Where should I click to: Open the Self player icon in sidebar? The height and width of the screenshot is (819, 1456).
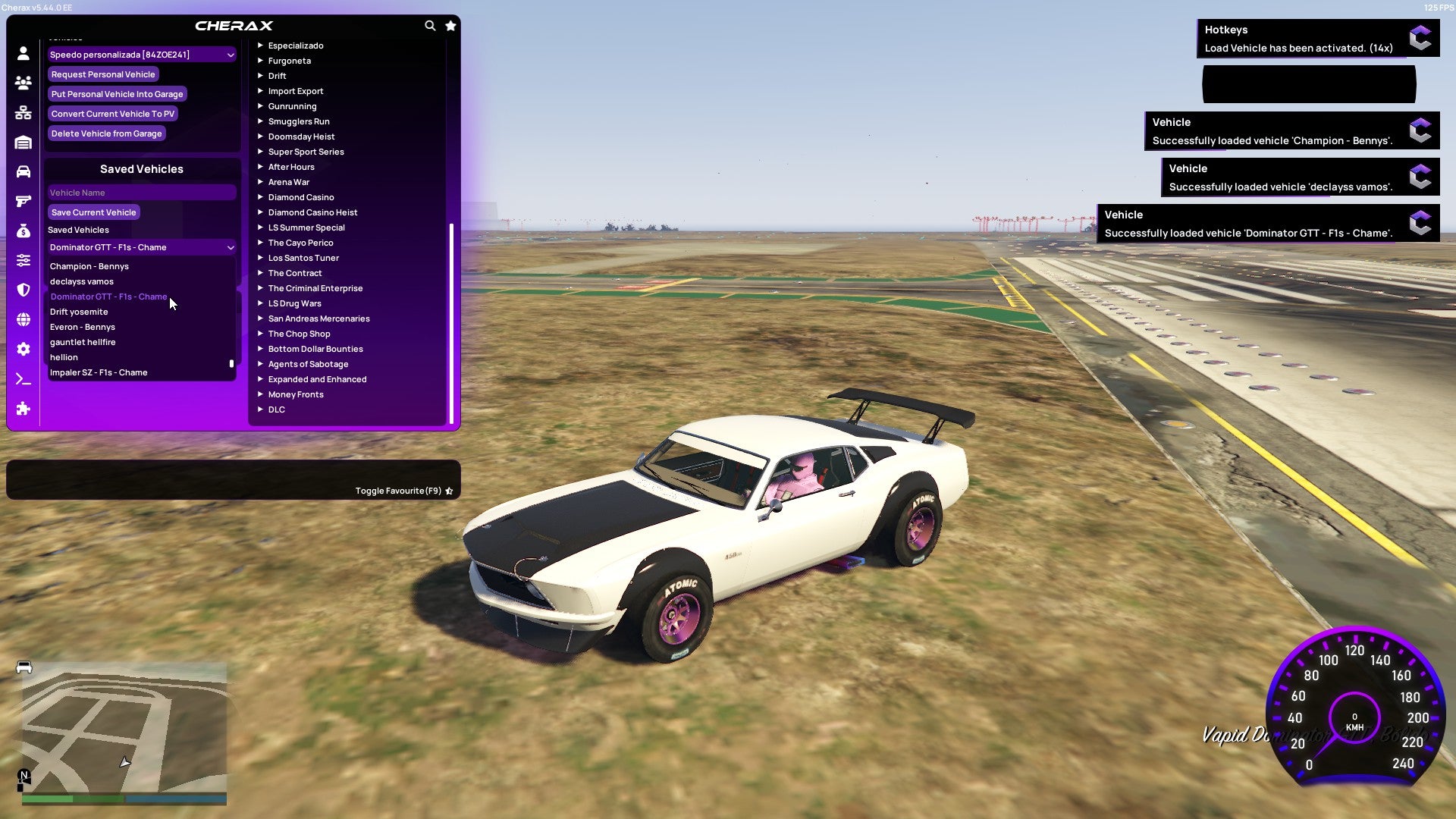tap(23, 53)
